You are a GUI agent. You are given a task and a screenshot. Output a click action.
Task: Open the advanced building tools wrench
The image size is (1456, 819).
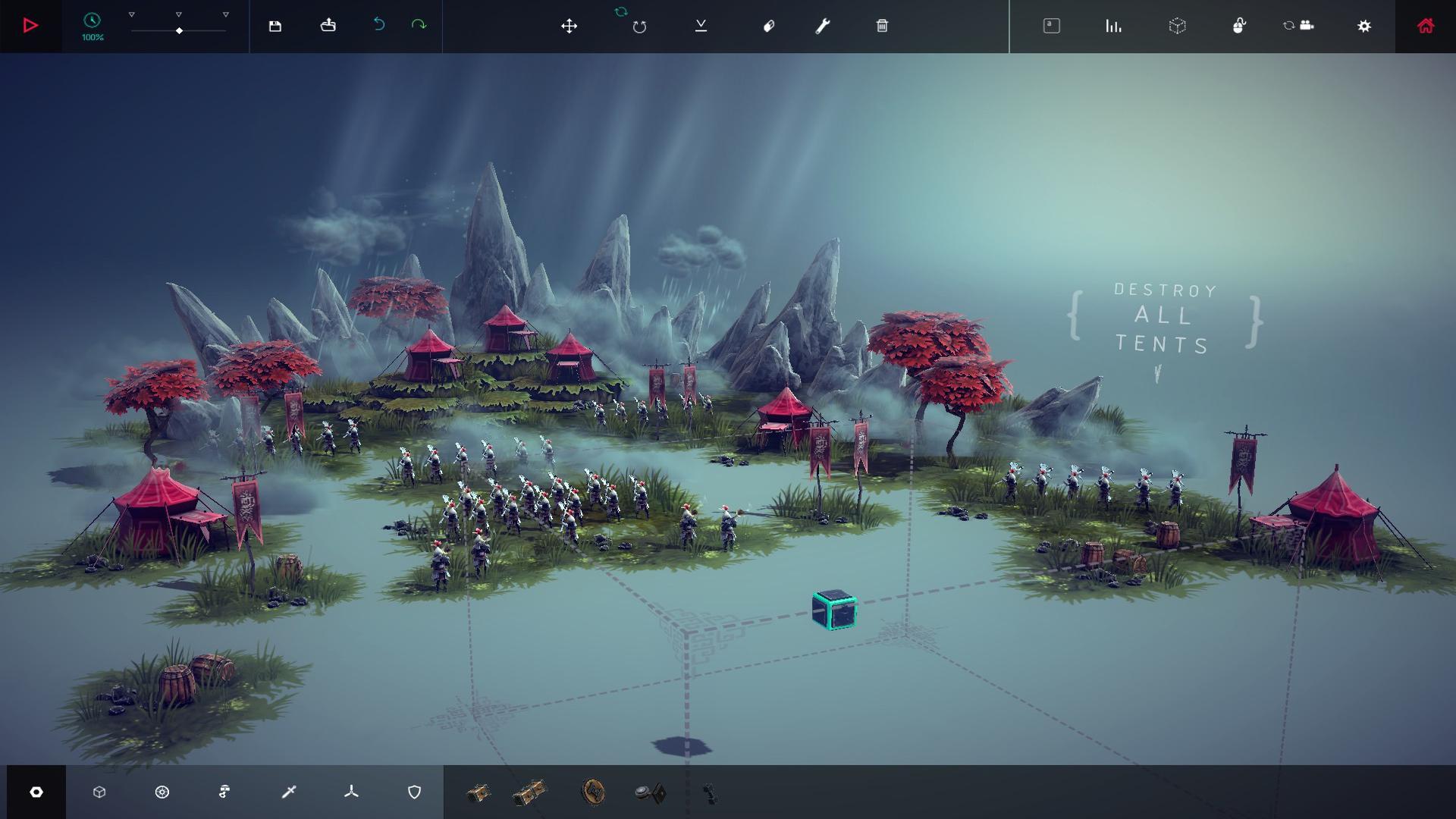pos(824,25)
